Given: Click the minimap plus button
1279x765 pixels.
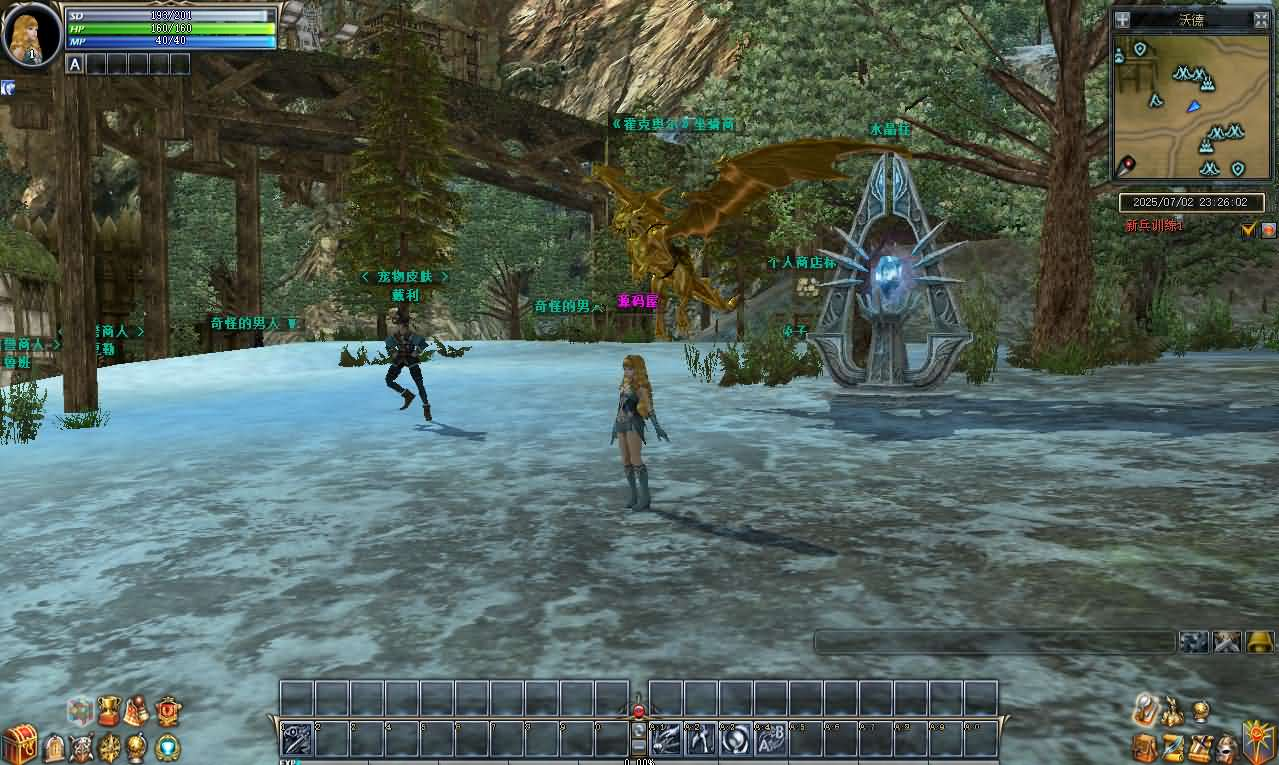Looking at the screenshot, I should pos(1123,19).
